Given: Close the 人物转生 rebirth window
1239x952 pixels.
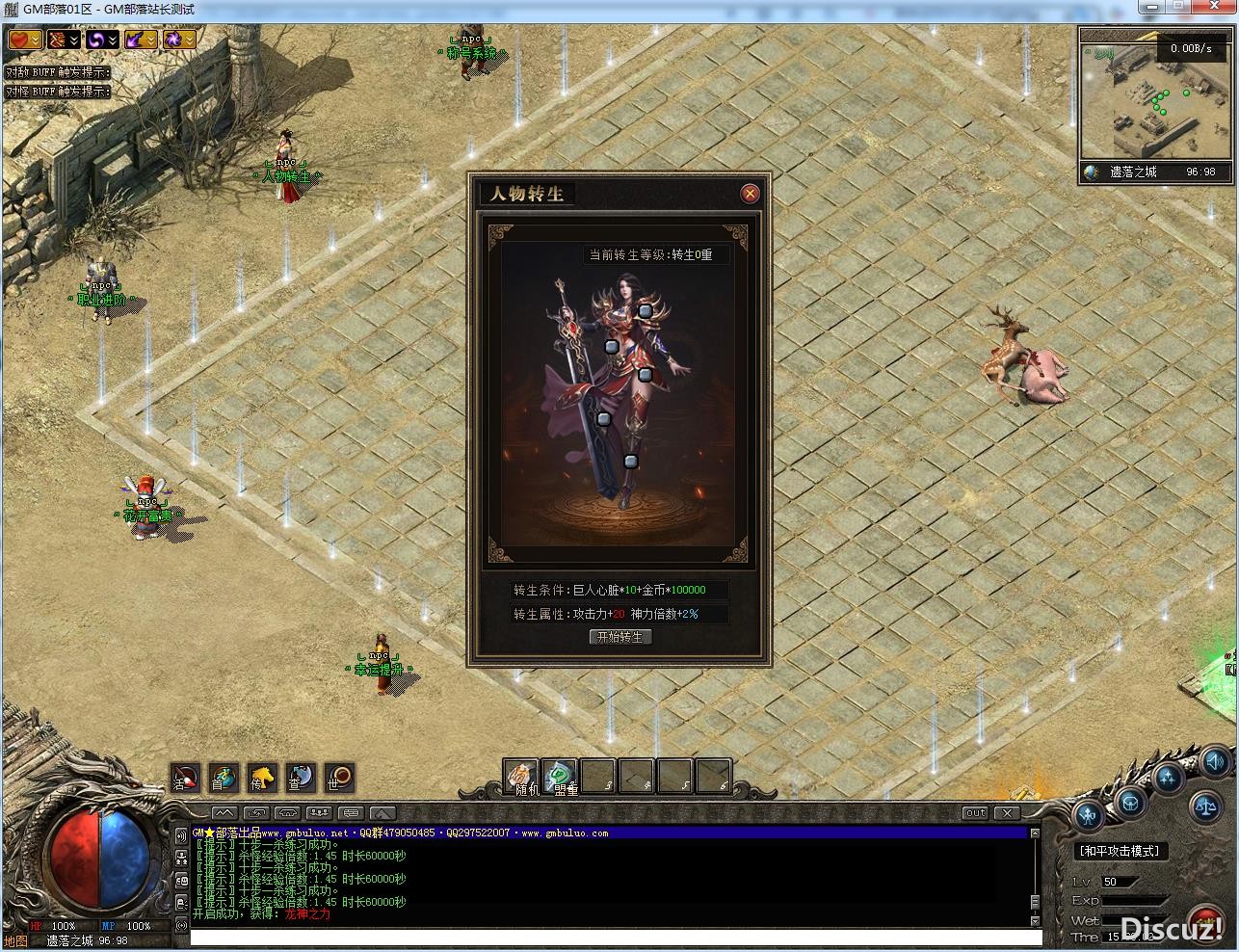Looking at the screenshot, I should tap(750, 194).
